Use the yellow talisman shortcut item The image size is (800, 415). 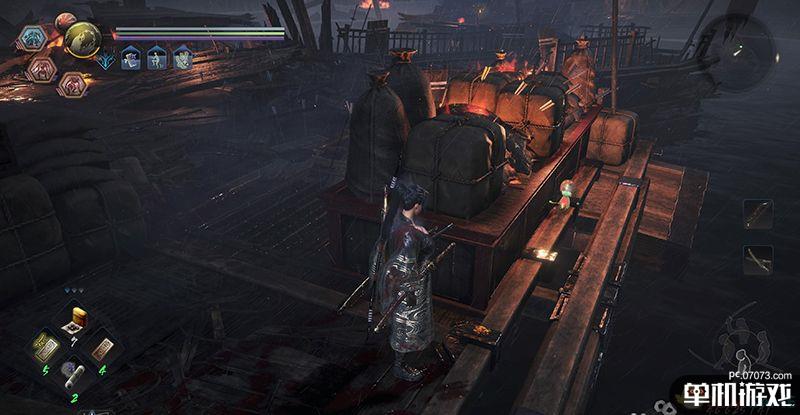[45, 349]
